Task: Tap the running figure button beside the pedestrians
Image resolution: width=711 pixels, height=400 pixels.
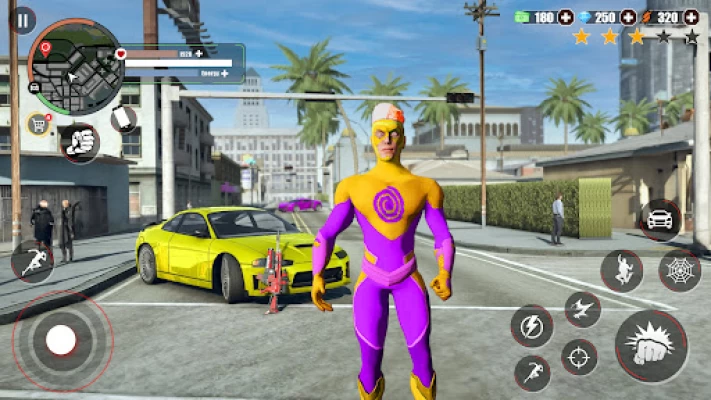Action: (x=32, y=260)
